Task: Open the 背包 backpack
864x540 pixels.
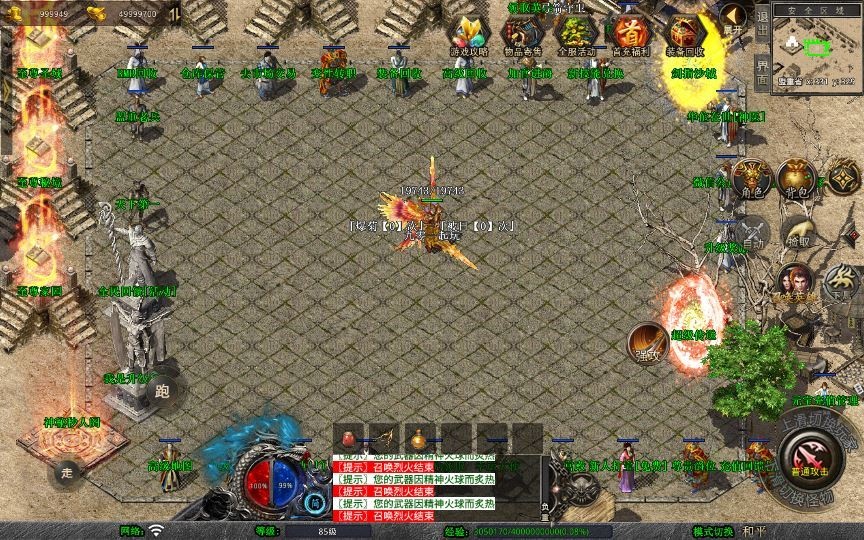Action: [x=796, y=180]
